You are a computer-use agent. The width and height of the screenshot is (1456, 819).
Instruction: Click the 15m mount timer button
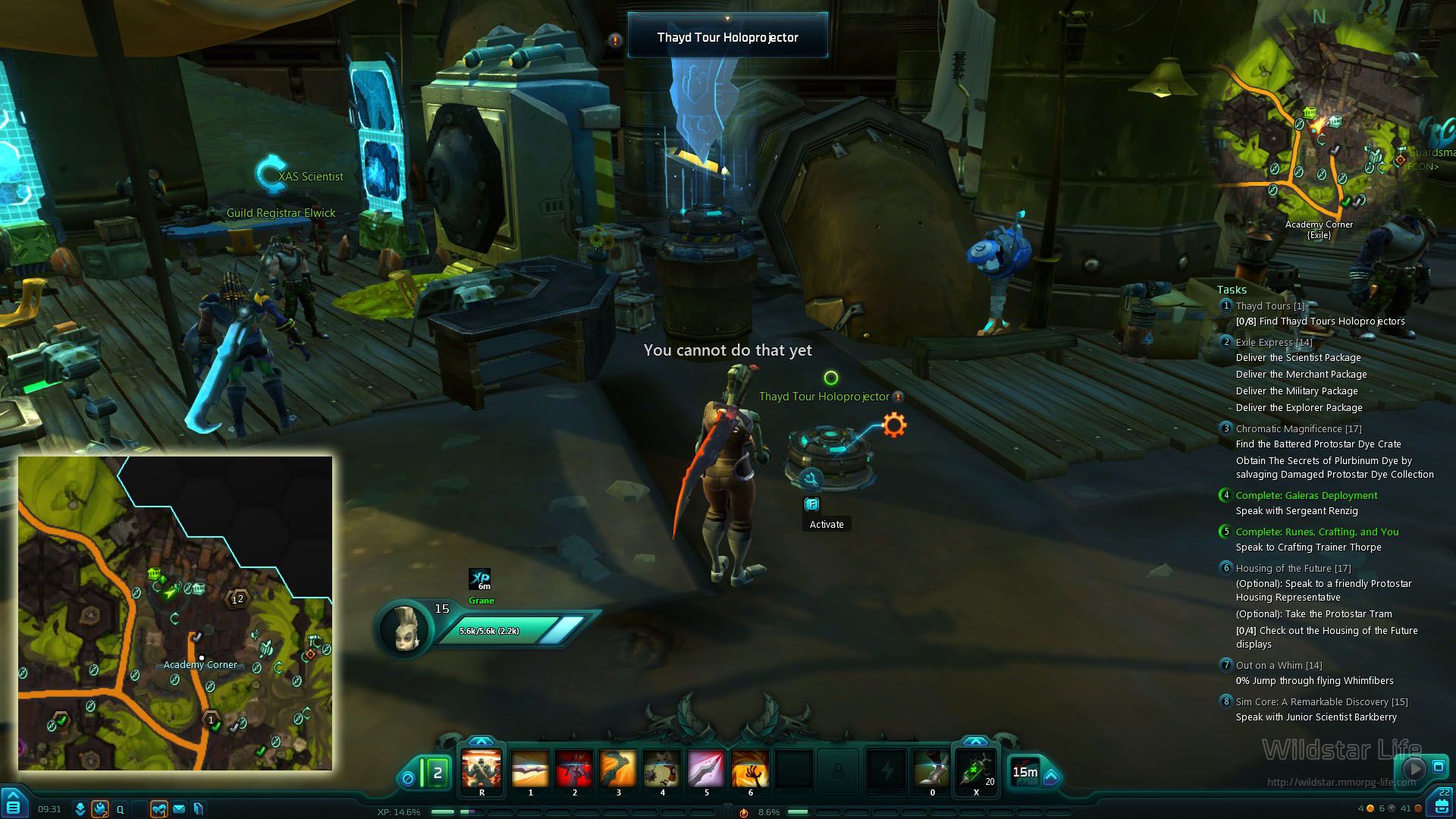coord(1025,772)
